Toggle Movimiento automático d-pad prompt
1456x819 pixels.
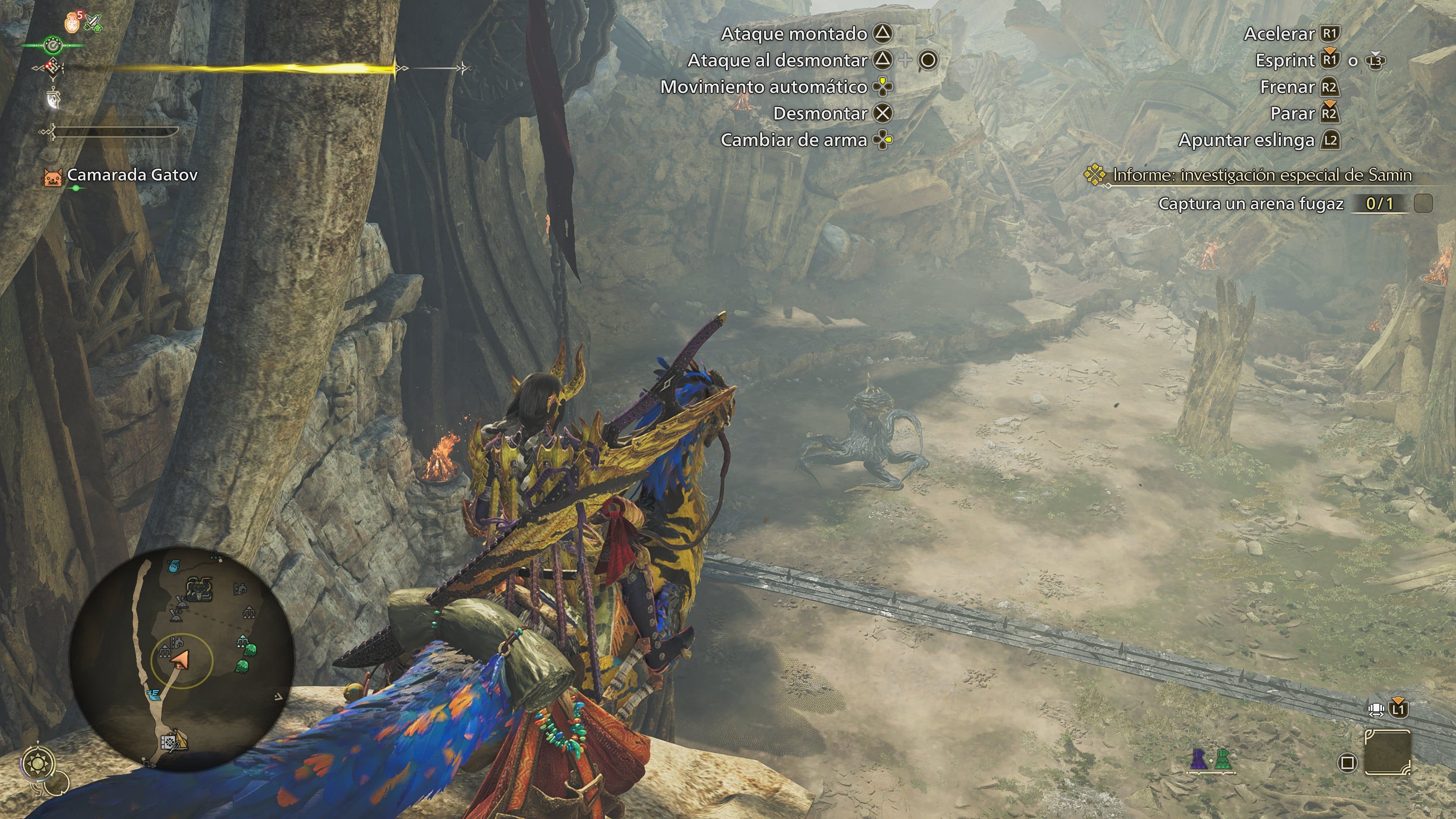[x=885, y=87]
